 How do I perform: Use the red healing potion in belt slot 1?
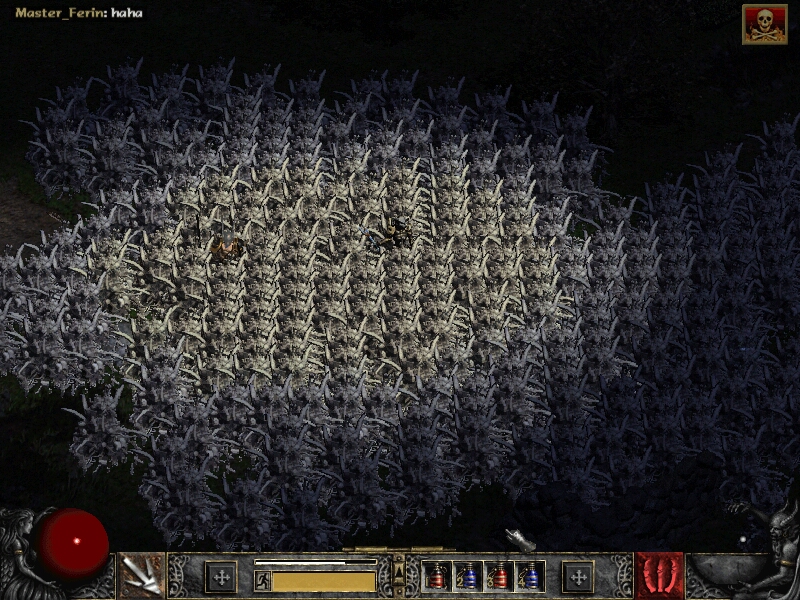436,577
